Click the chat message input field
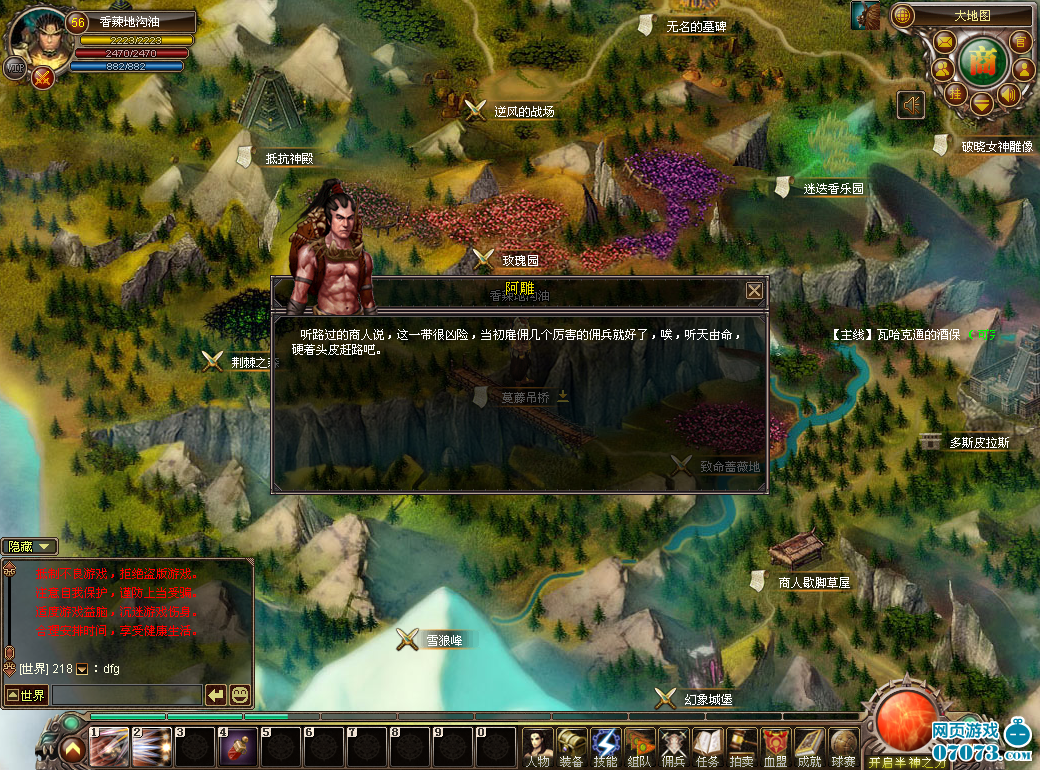Screen dimensions: 1040x770 coord(126,694)
